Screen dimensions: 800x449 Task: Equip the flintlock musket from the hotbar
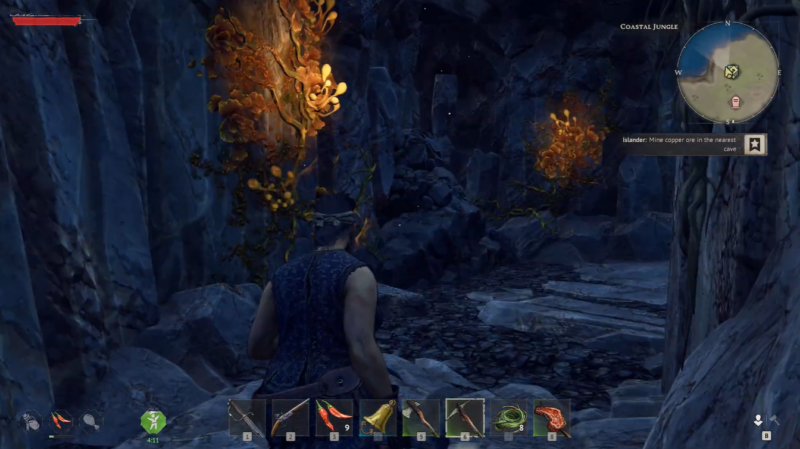pos(291,416)
